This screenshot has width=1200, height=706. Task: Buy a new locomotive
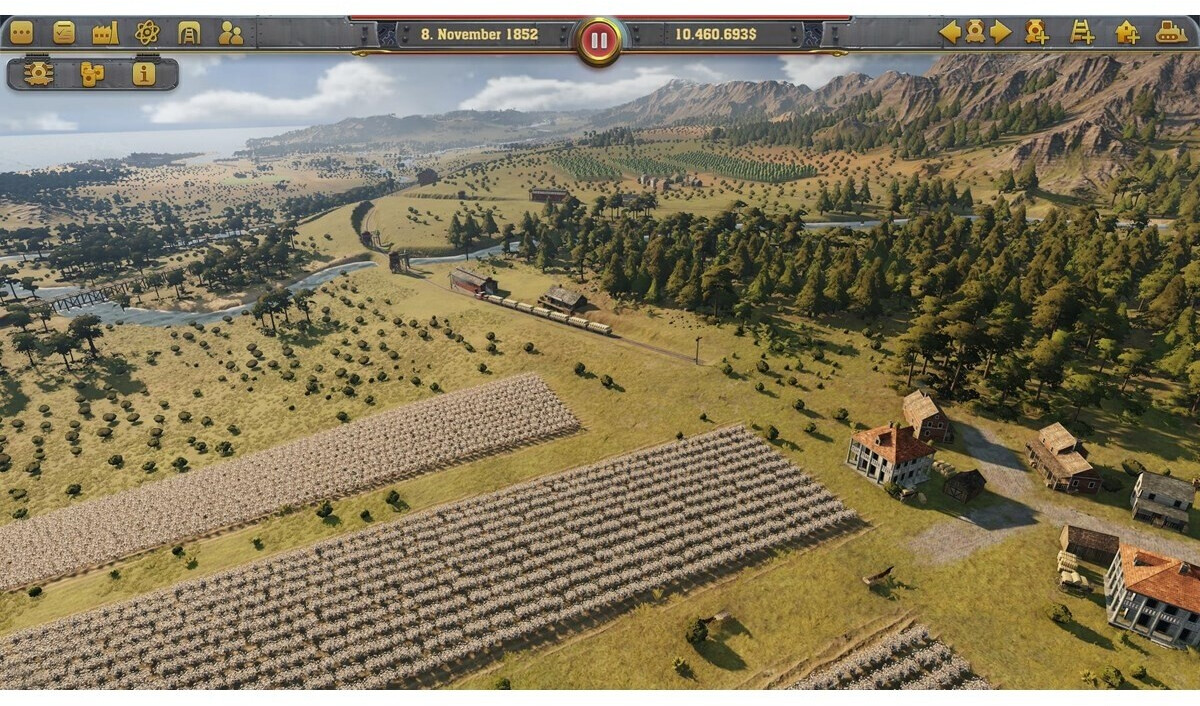pyautogui.click(x=1037, y=32)
